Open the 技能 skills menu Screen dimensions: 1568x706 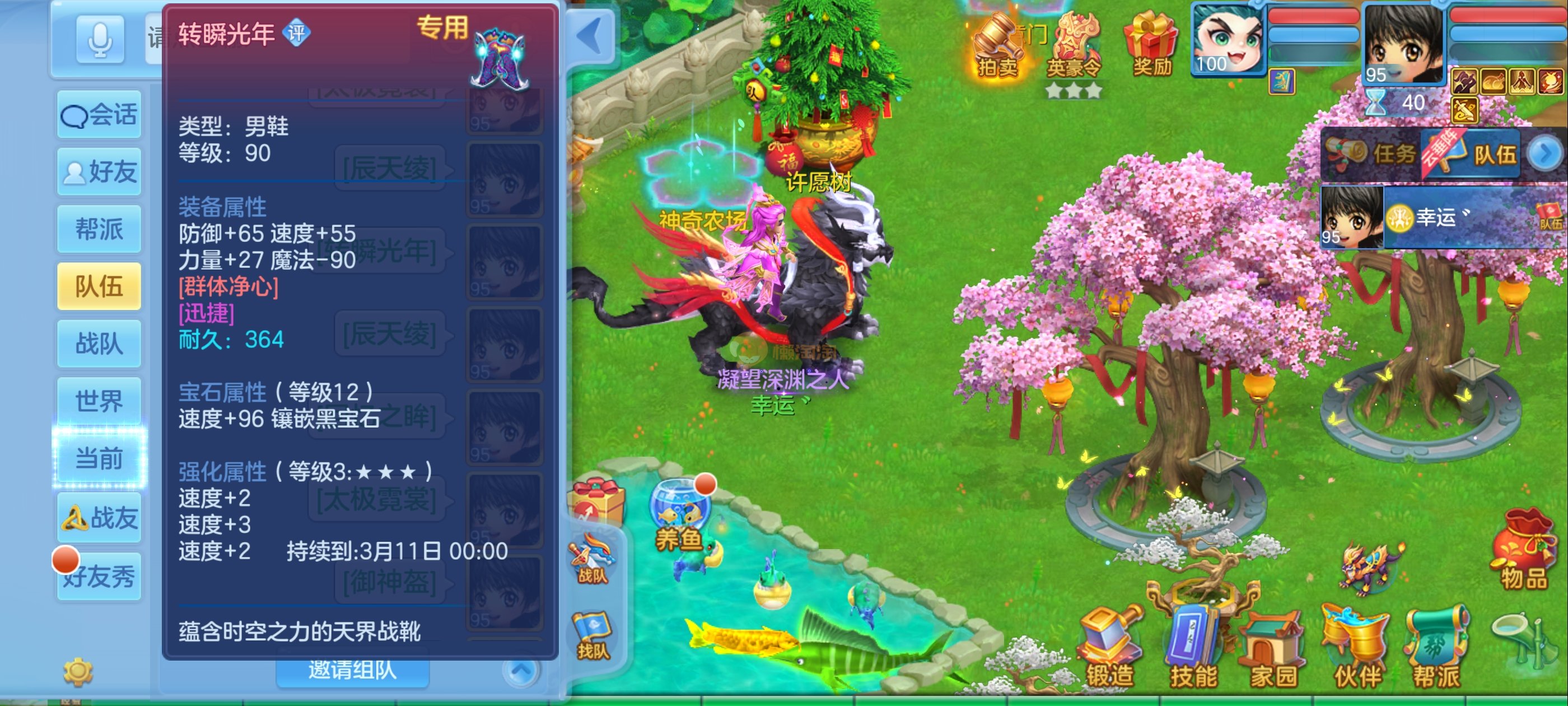(1193, 649)
